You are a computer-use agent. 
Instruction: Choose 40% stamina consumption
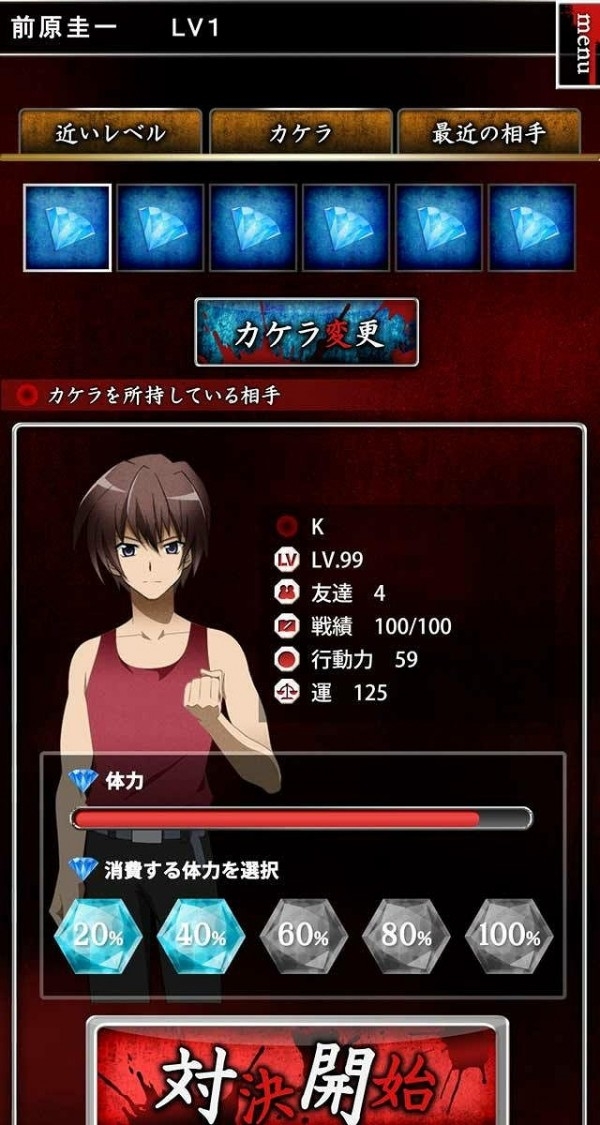(200, 937)
